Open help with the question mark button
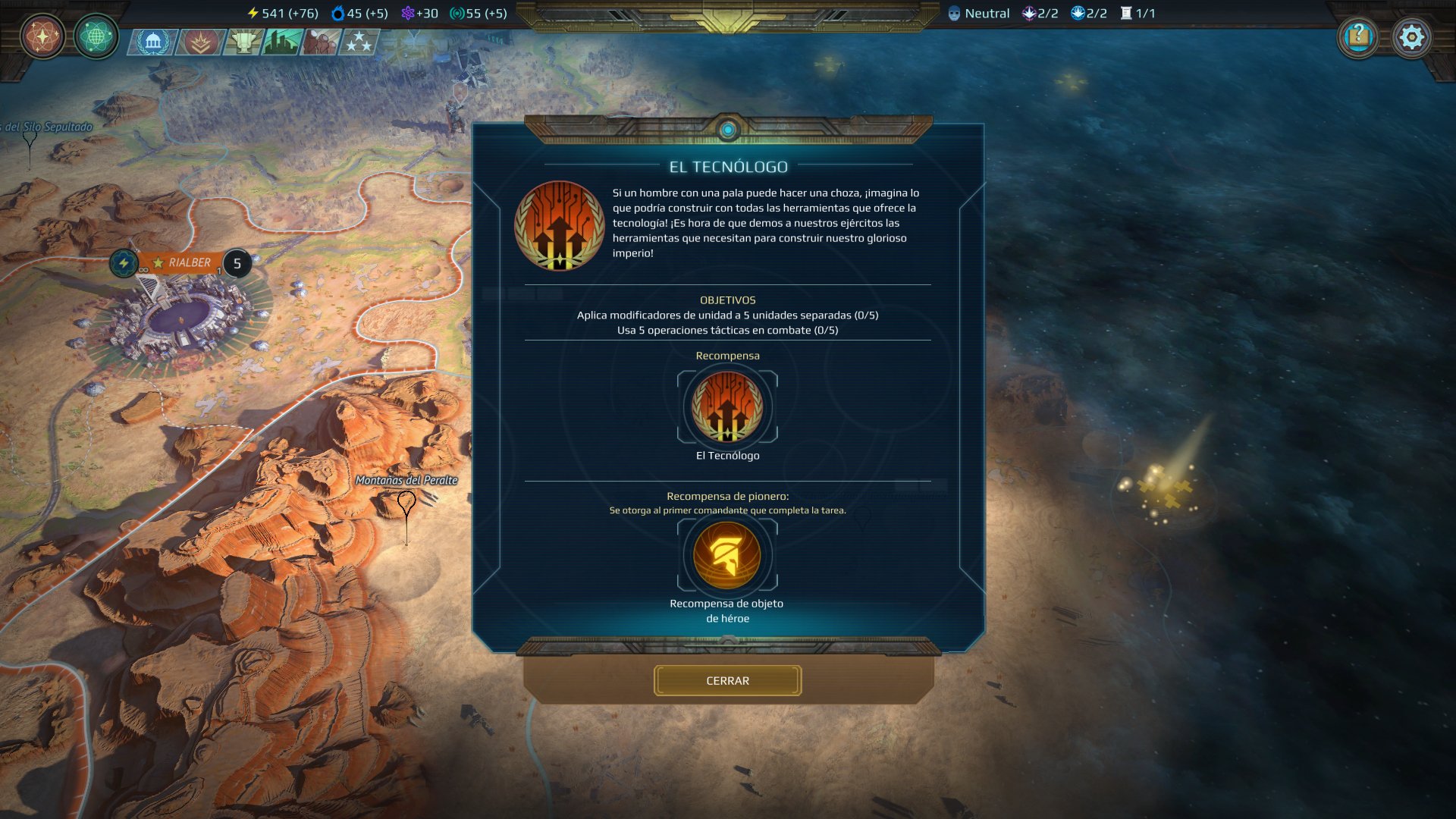This screenshot has width=1456, height=819. point(1358,36)
